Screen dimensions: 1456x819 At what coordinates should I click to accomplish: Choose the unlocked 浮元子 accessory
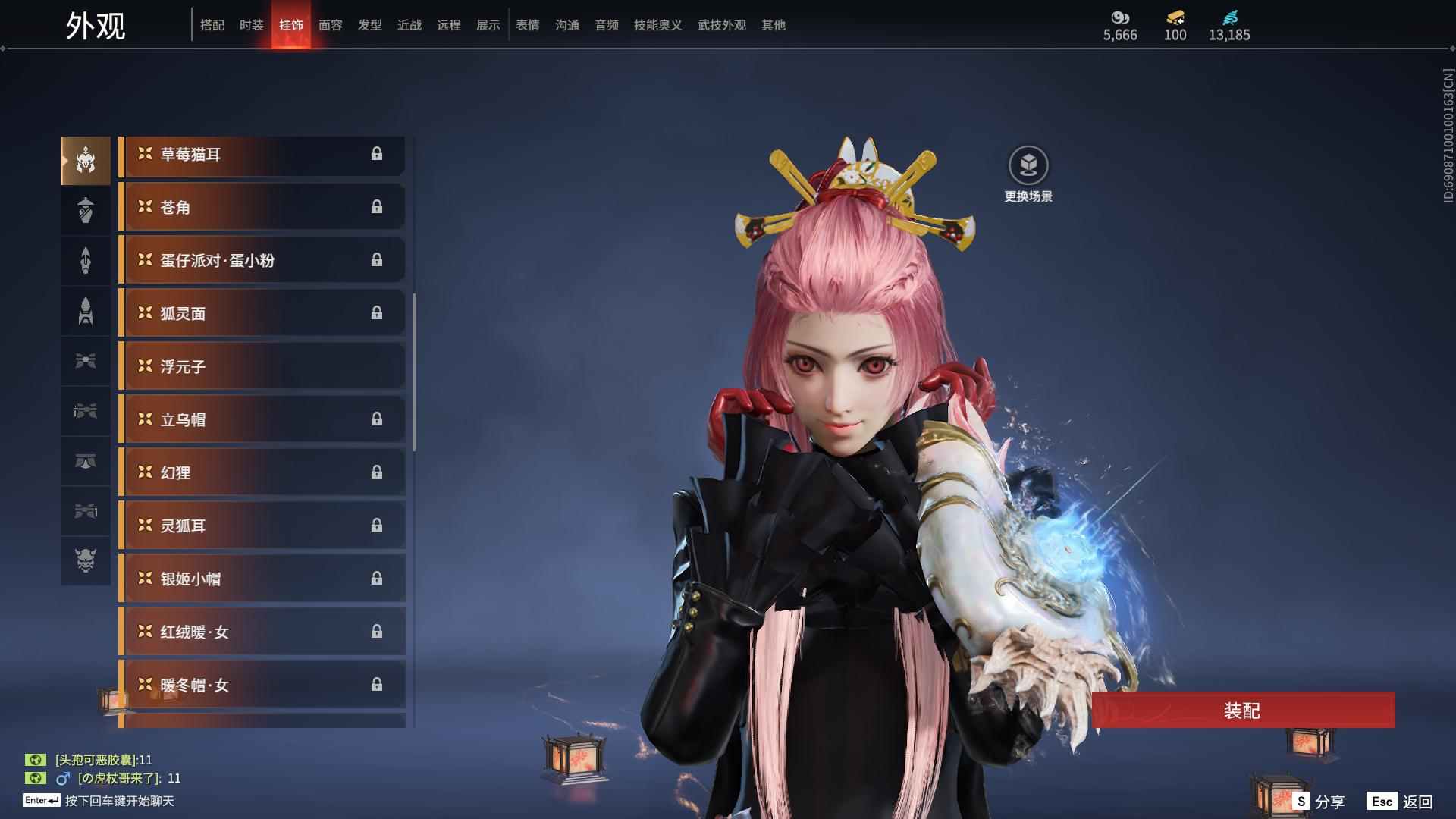click(x=262, y=366)
